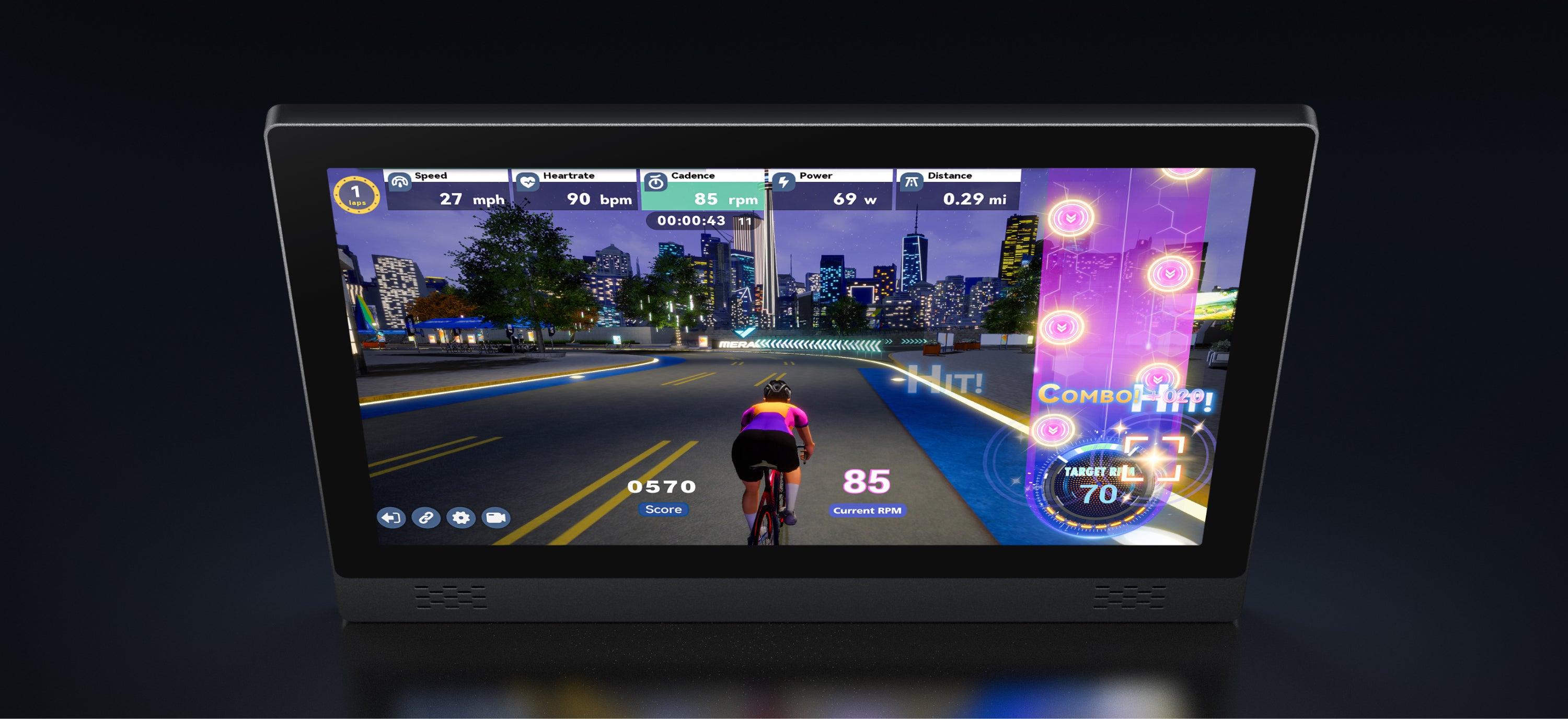Switch camera view with the video camera icon
The height and width of the screenshot is (719, 1568).
click(x=495, y=518)
